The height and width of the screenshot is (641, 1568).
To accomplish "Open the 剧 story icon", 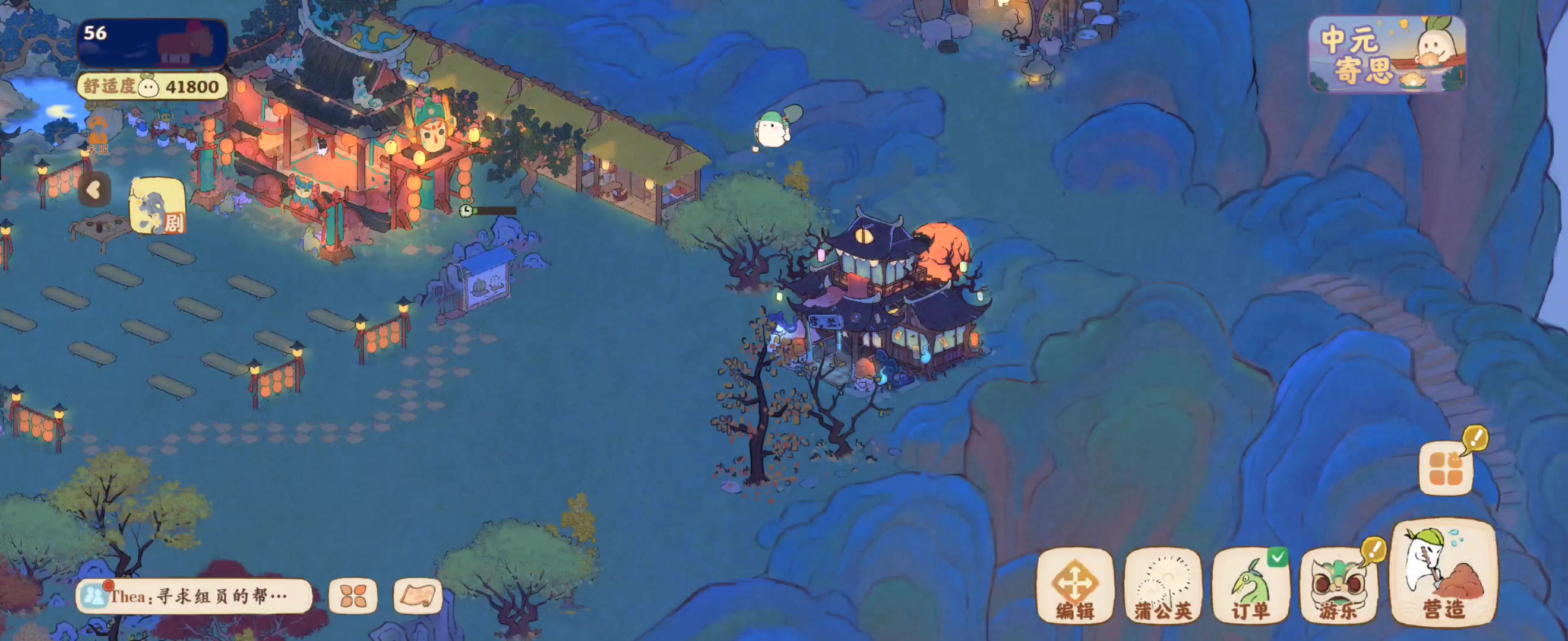I will click(x=157, y=207).
